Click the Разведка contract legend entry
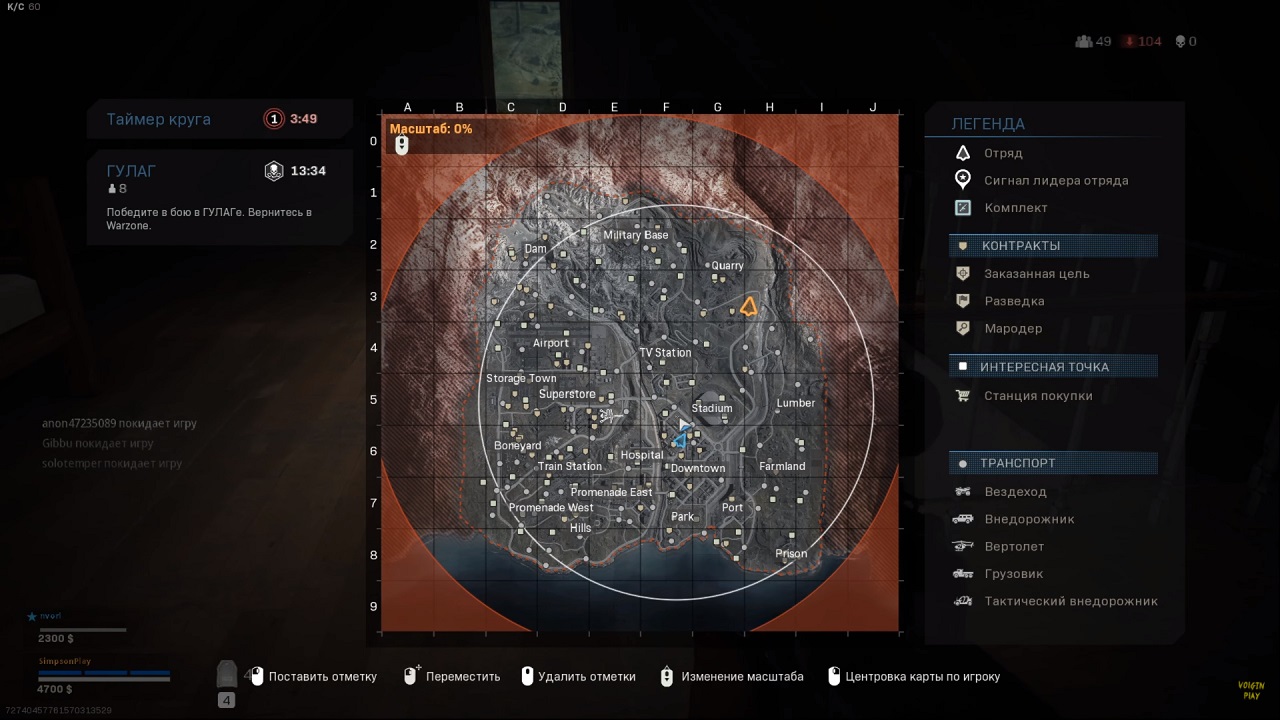The width and height of the screenshot is (1280, 720). [1014, 301]
